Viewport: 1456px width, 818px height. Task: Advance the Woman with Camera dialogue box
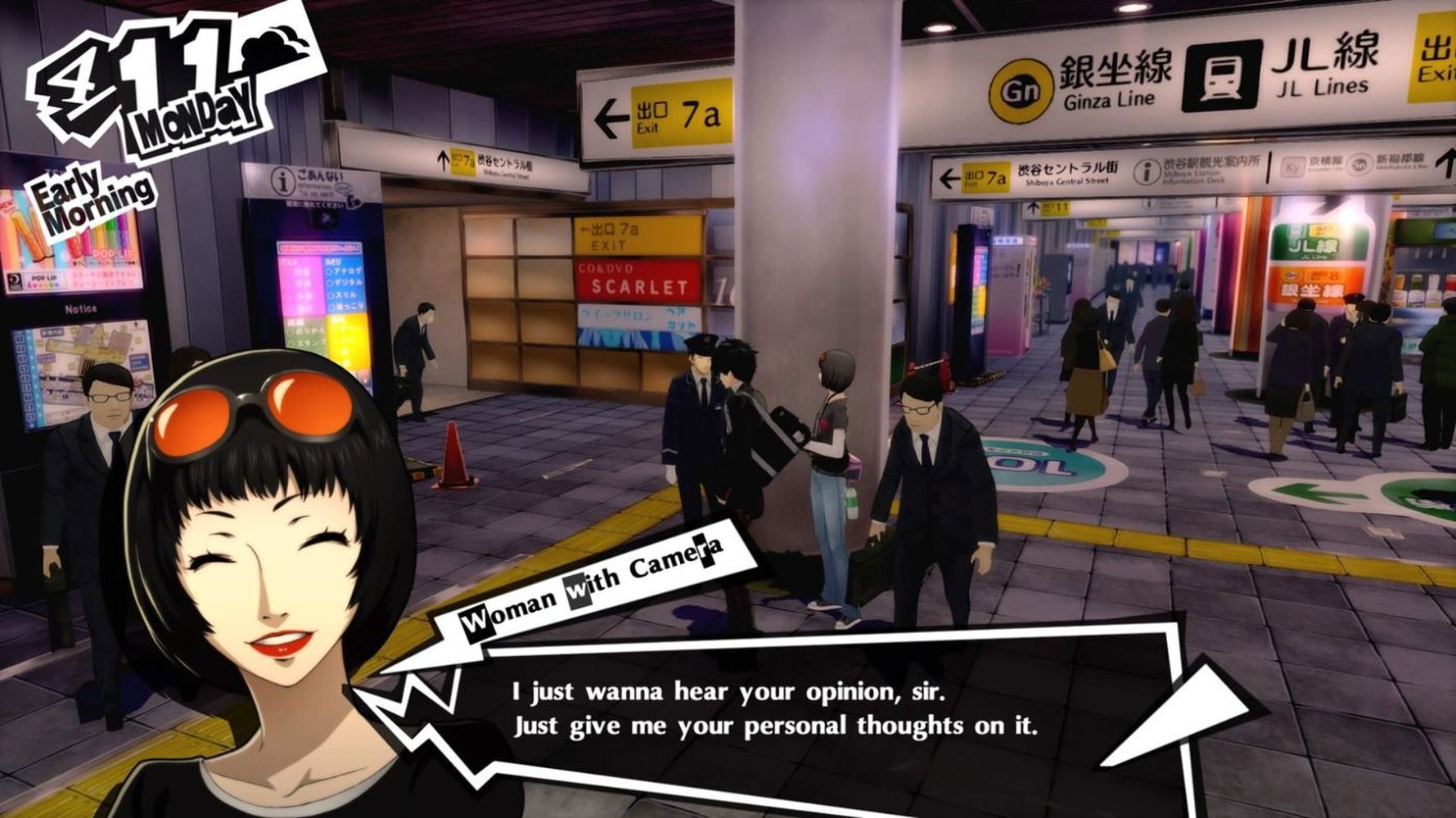pos(773,708)
